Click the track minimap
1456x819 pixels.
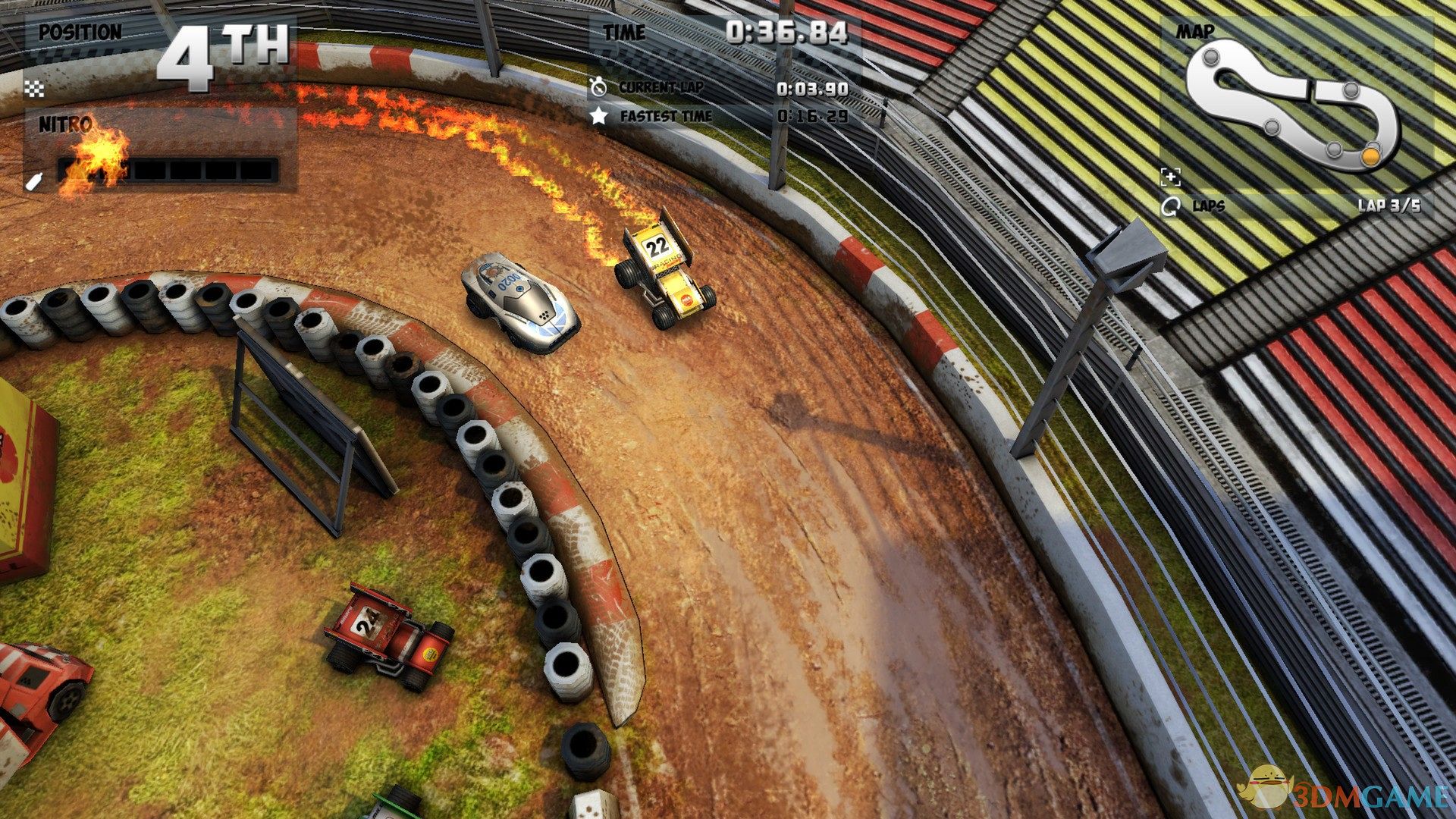click(x=1291, y=103)
